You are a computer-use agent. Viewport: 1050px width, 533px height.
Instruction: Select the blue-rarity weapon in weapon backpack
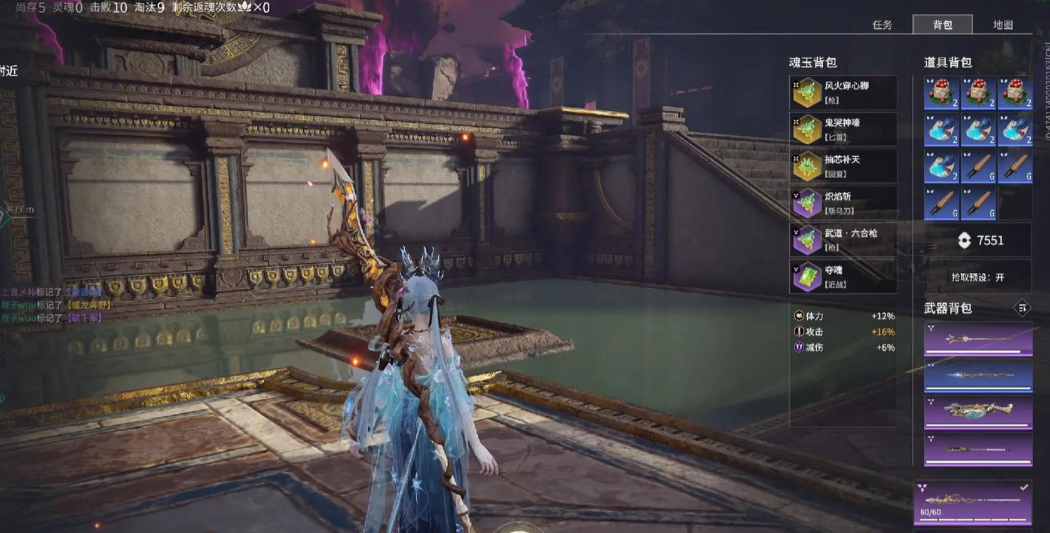pyautogui.click(x=977, y=376)
